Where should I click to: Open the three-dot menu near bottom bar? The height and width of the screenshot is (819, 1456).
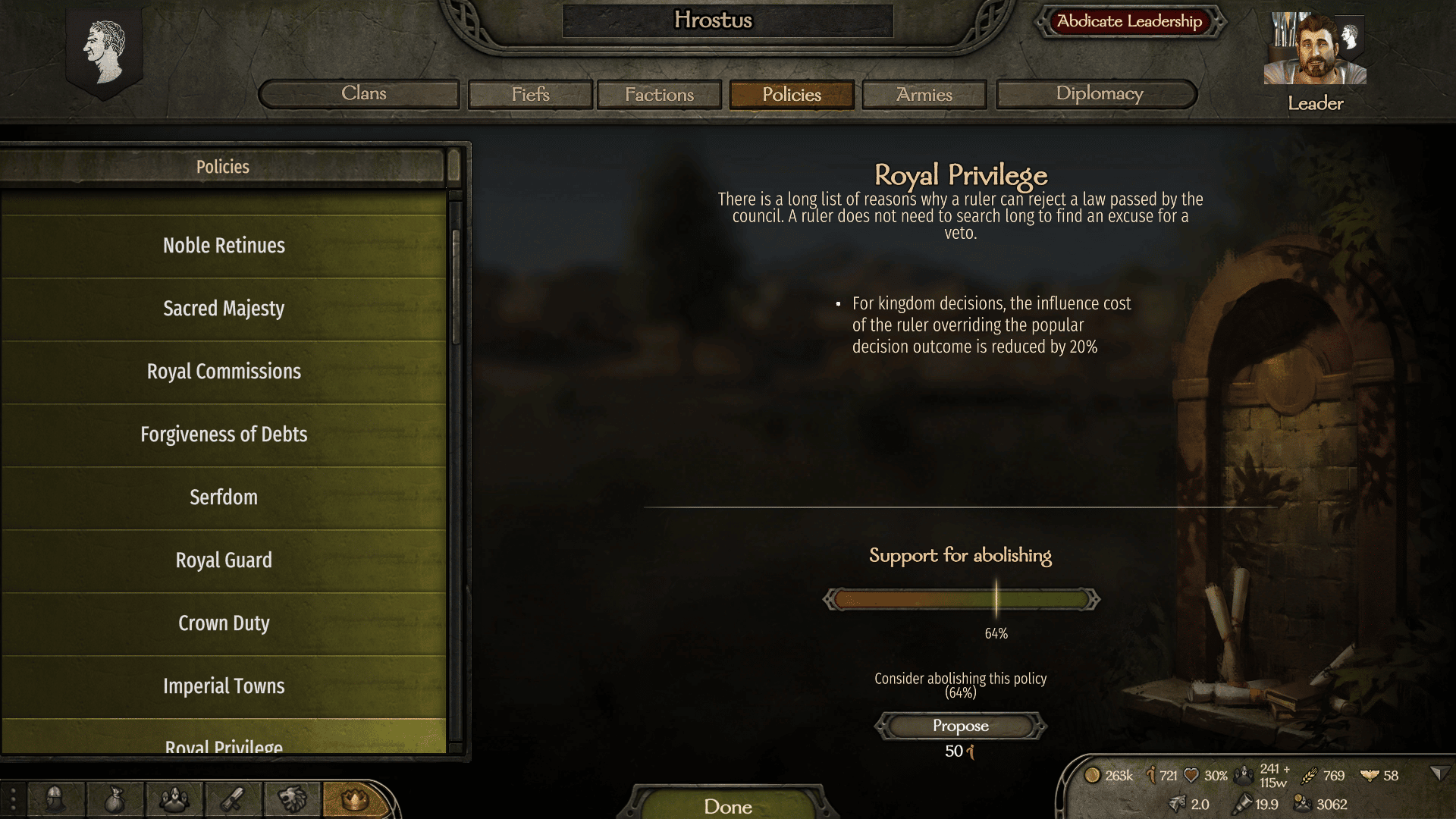[x=13, y=800]
